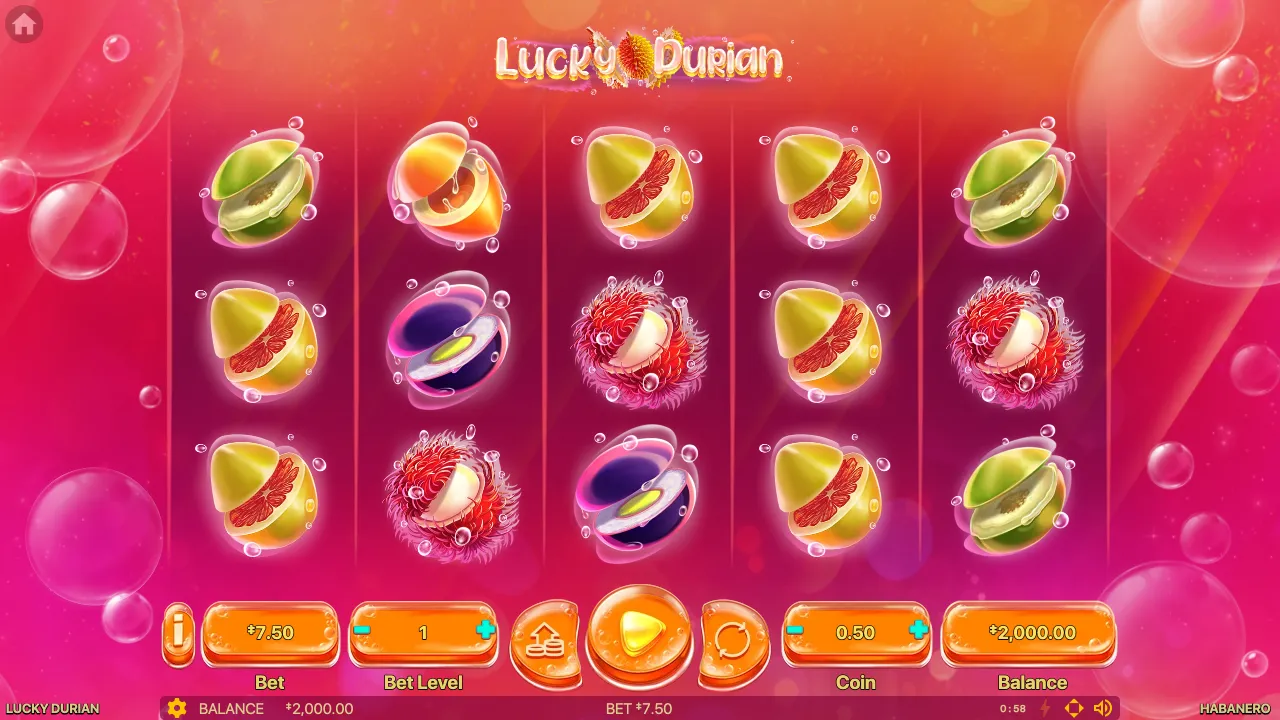Mute the game sound with the speaker icon

(1105, 708)
